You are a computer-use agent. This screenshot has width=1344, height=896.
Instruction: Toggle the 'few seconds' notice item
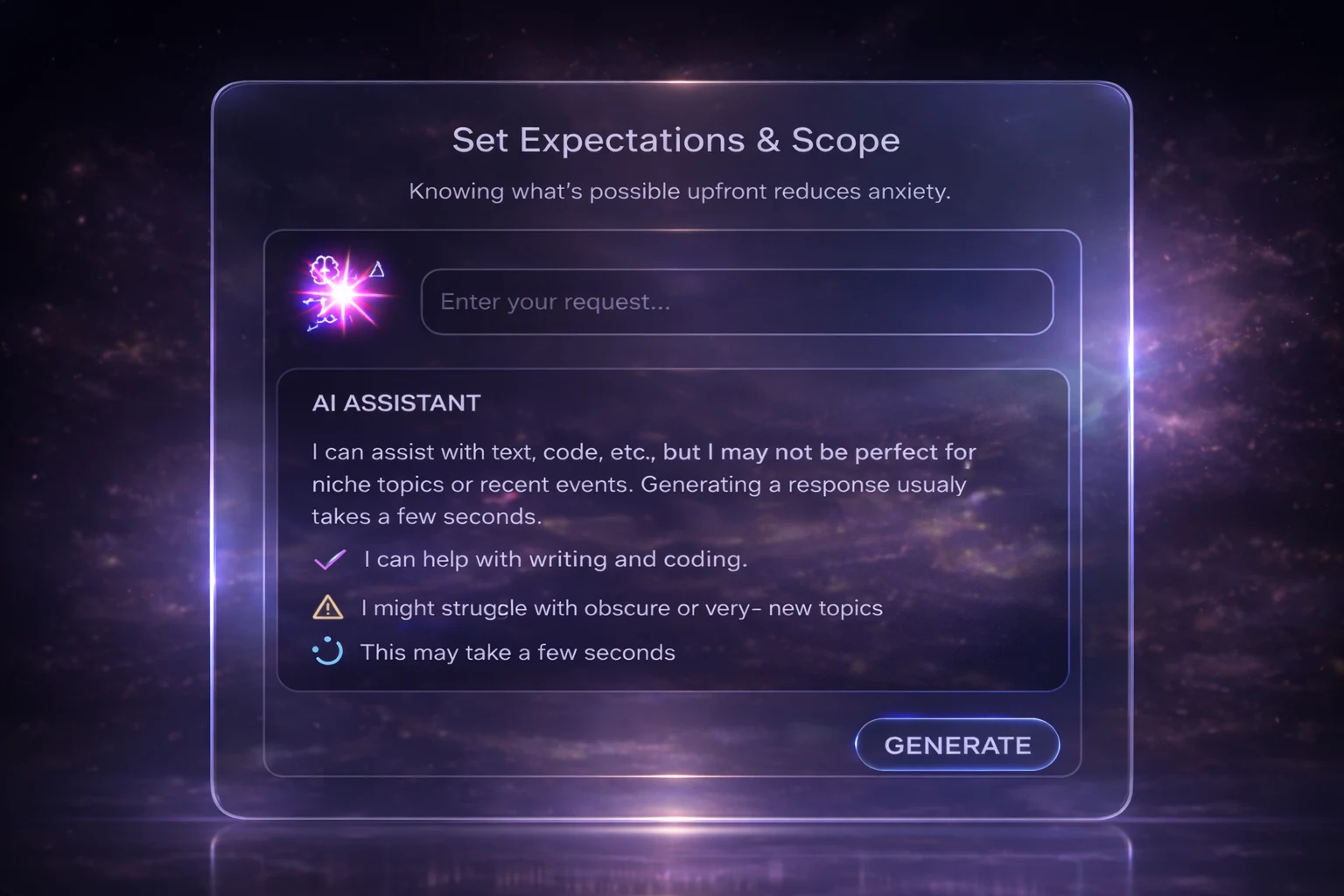(517, 652)
